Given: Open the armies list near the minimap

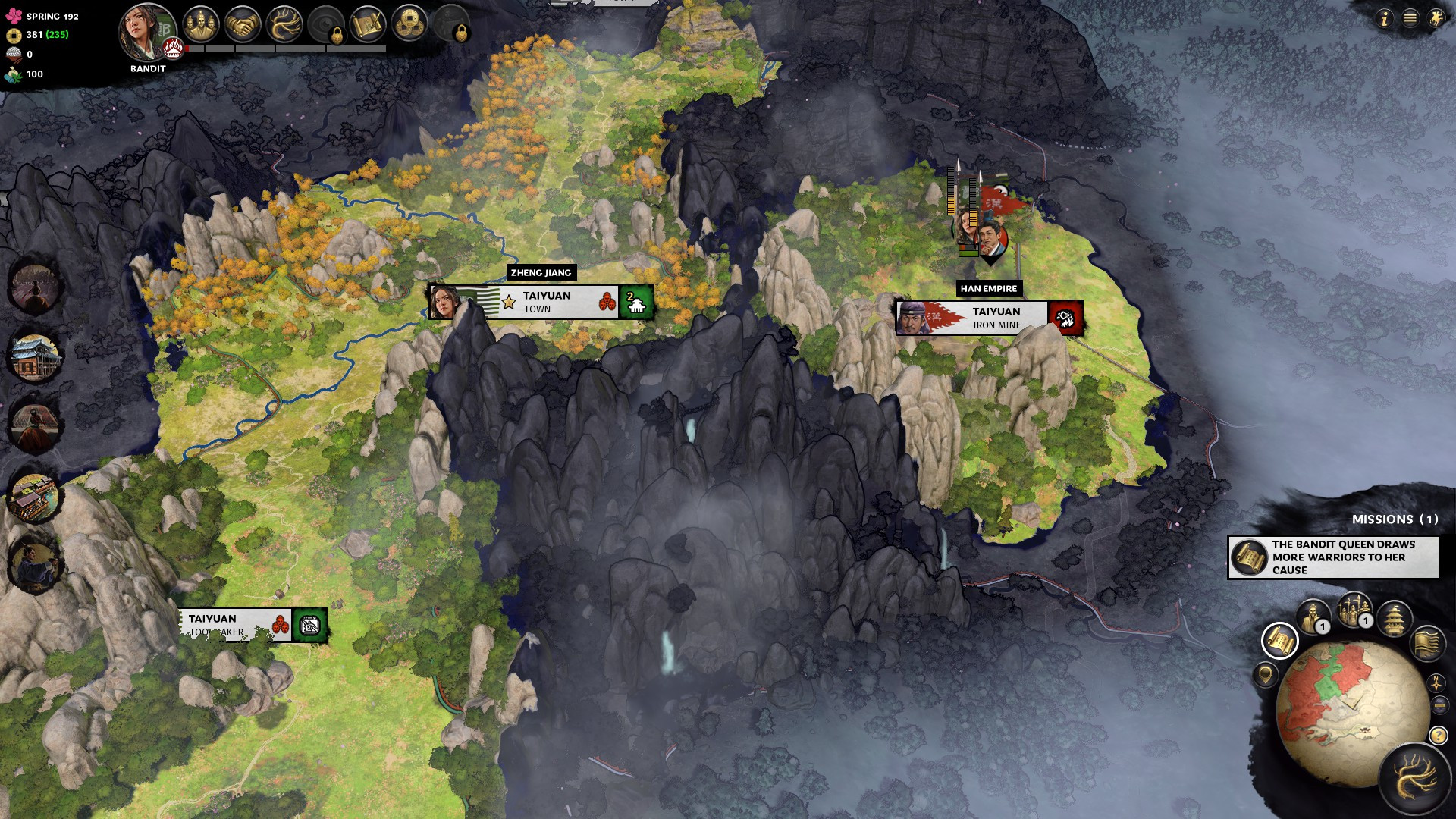Looking at the screenshot, I should click(1354, 610).
